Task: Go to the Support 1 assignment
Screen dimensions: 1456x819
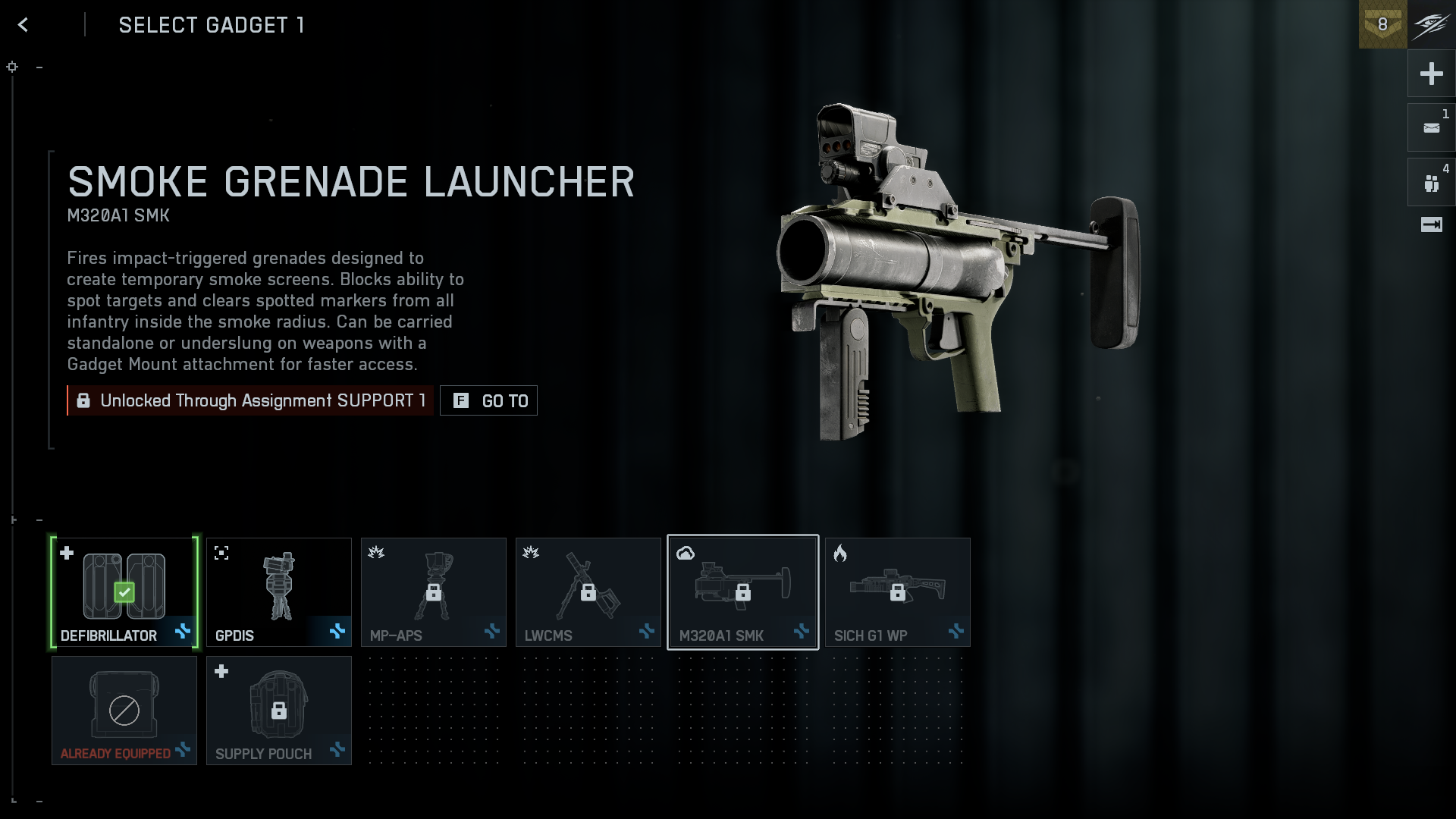Action: click(489, 400)
